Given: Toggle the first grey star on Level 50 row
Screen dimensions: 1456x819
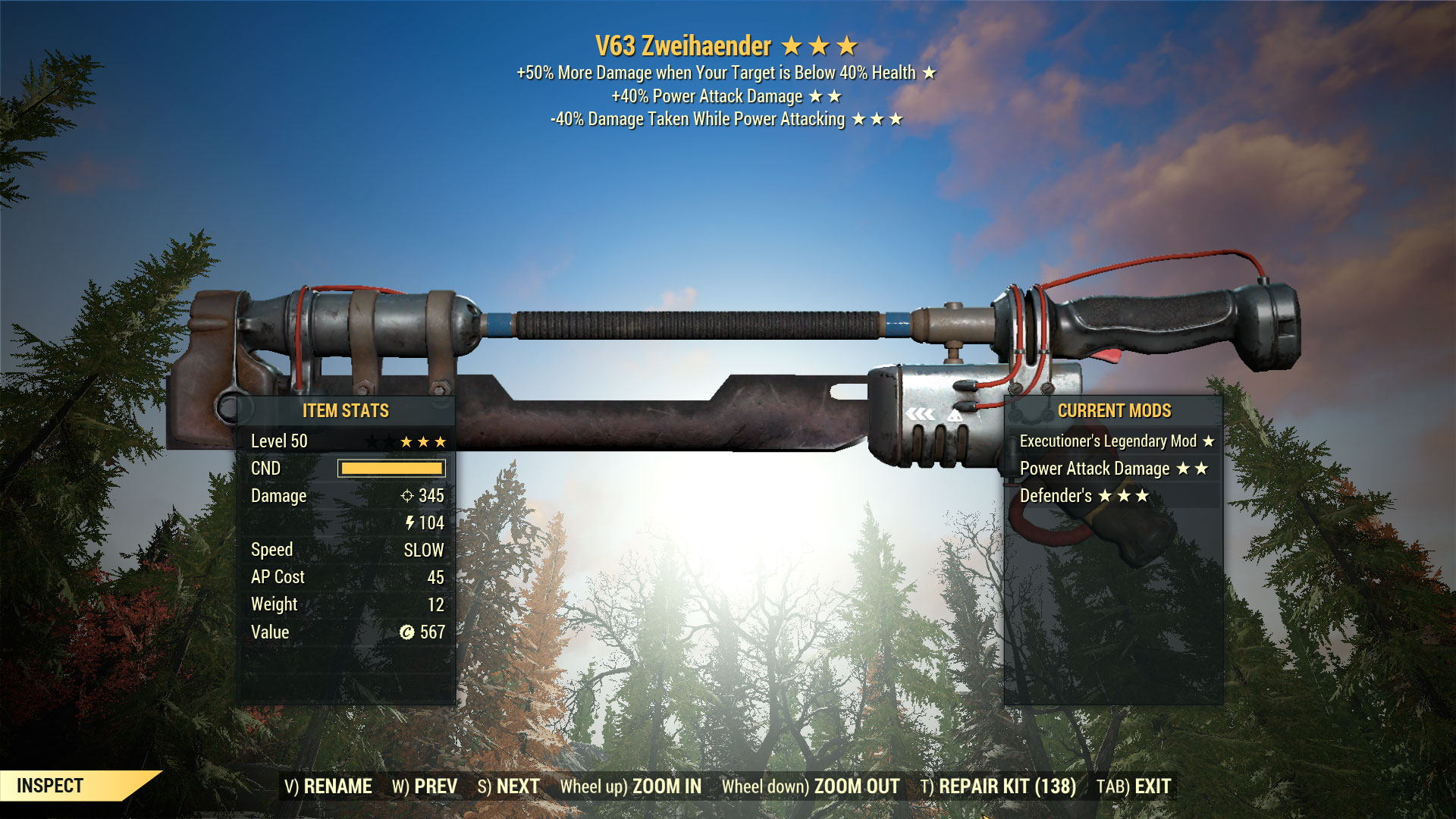Looking at the screenshot, I should click(371, 441).
